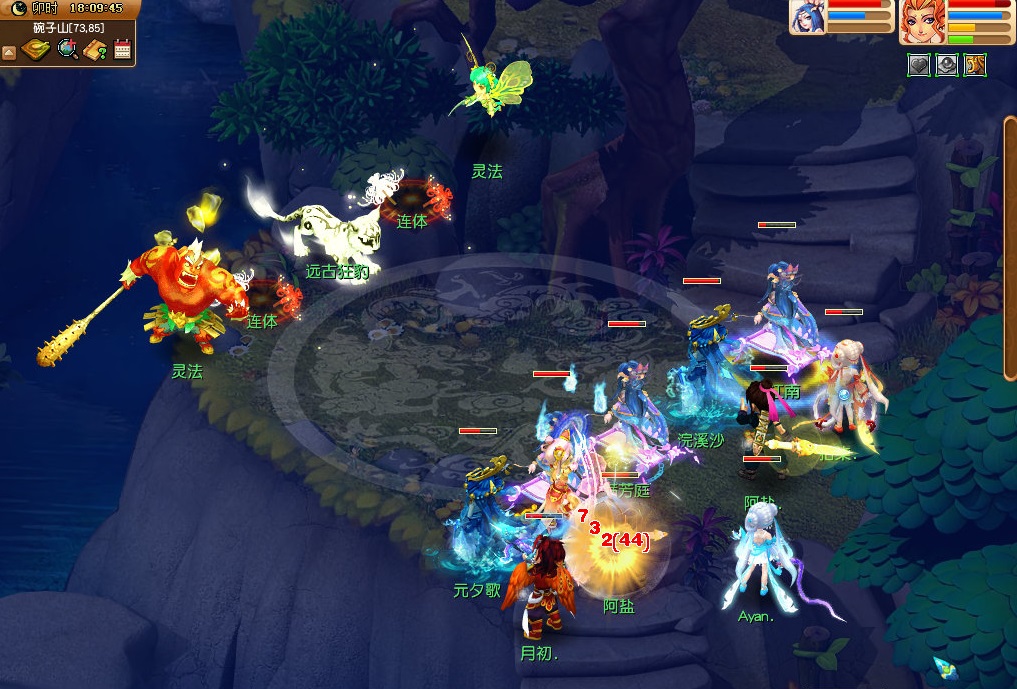This screenshot has width=1017, height=689.
Task: Click the crescent moon time-of-day icon
Action: coord(18,8)
